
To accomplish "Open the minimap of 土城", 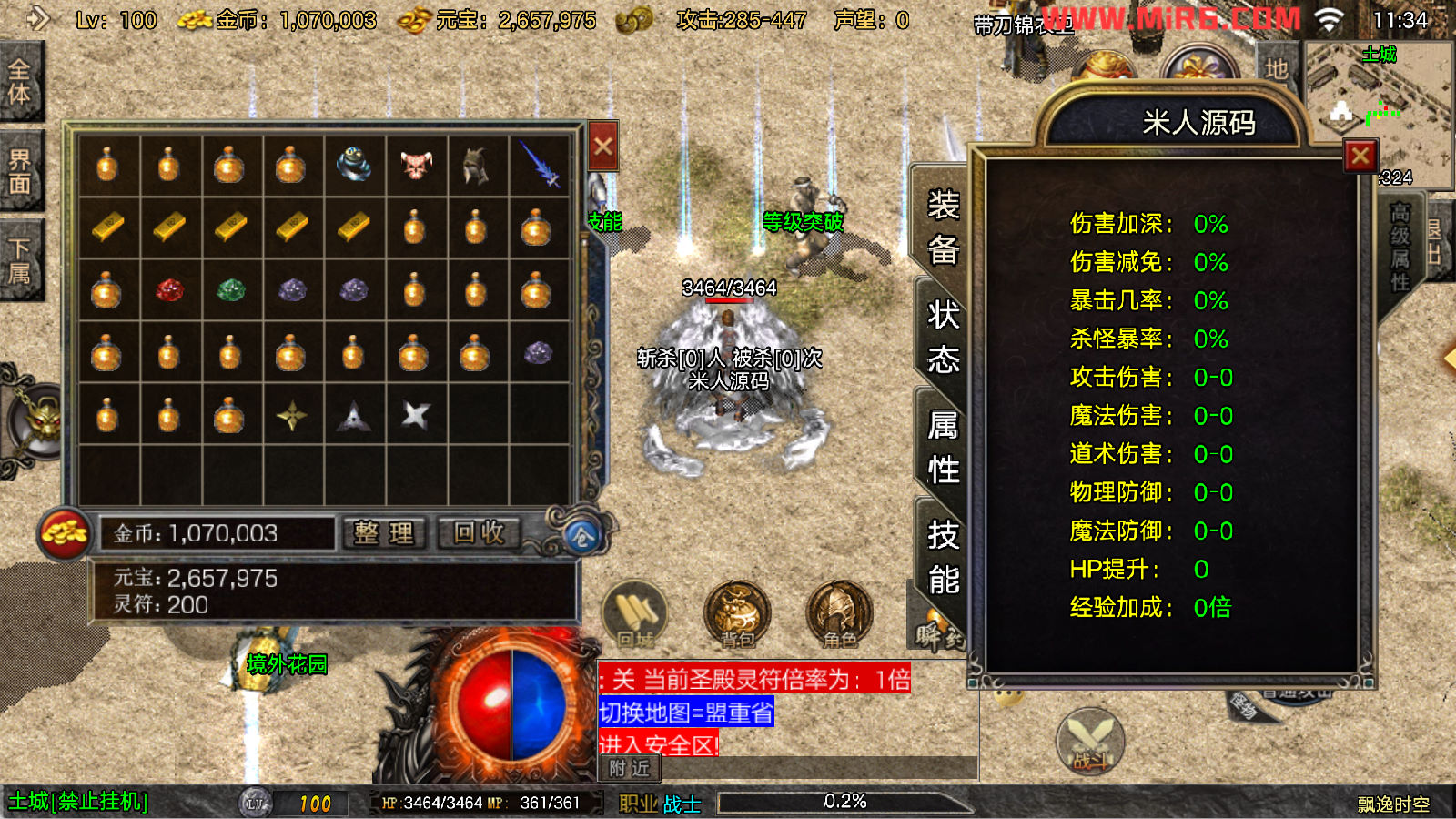I will click(1379, 109).
